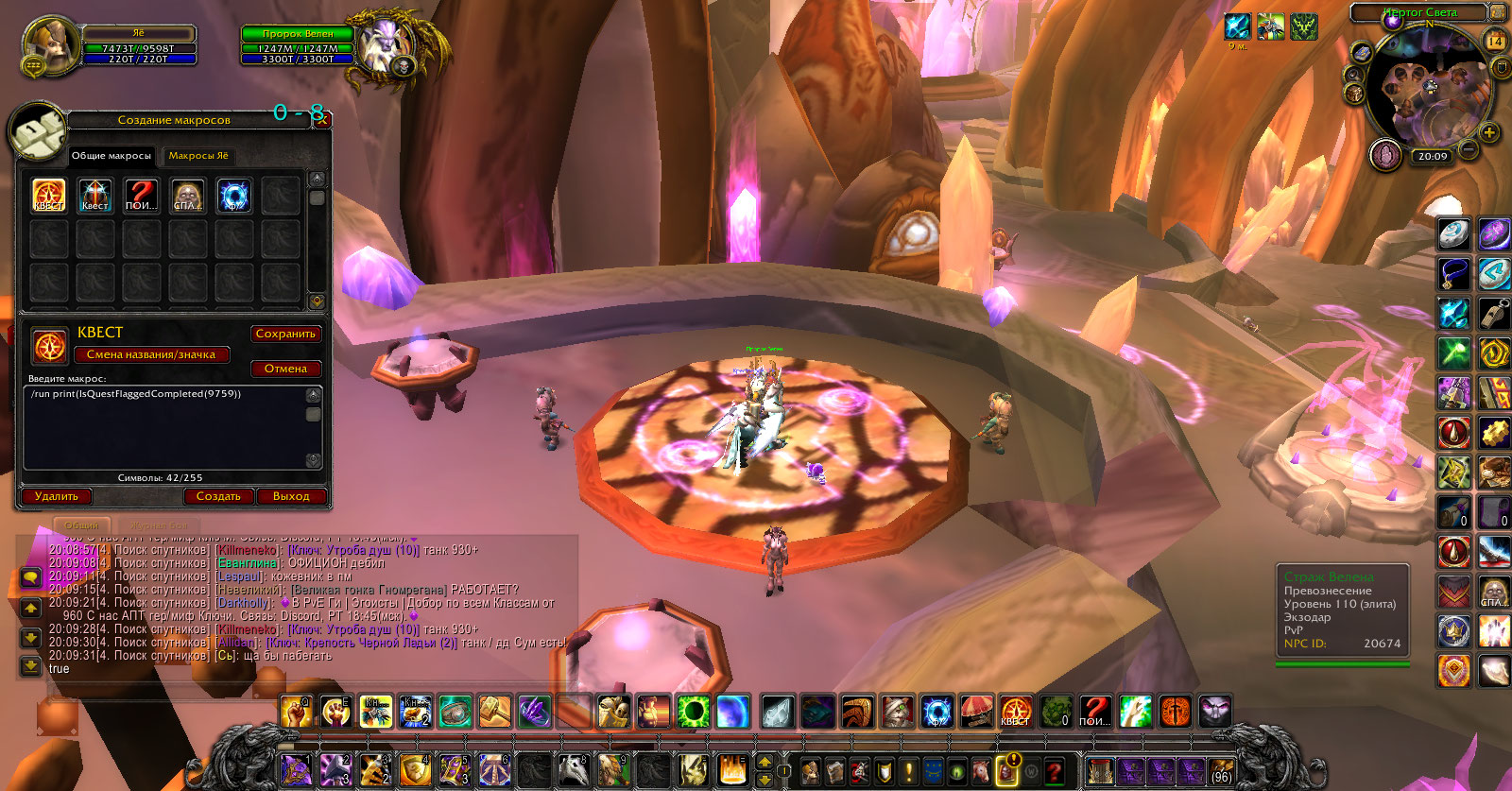Open the Общие макросы tab

coord(112,156)
